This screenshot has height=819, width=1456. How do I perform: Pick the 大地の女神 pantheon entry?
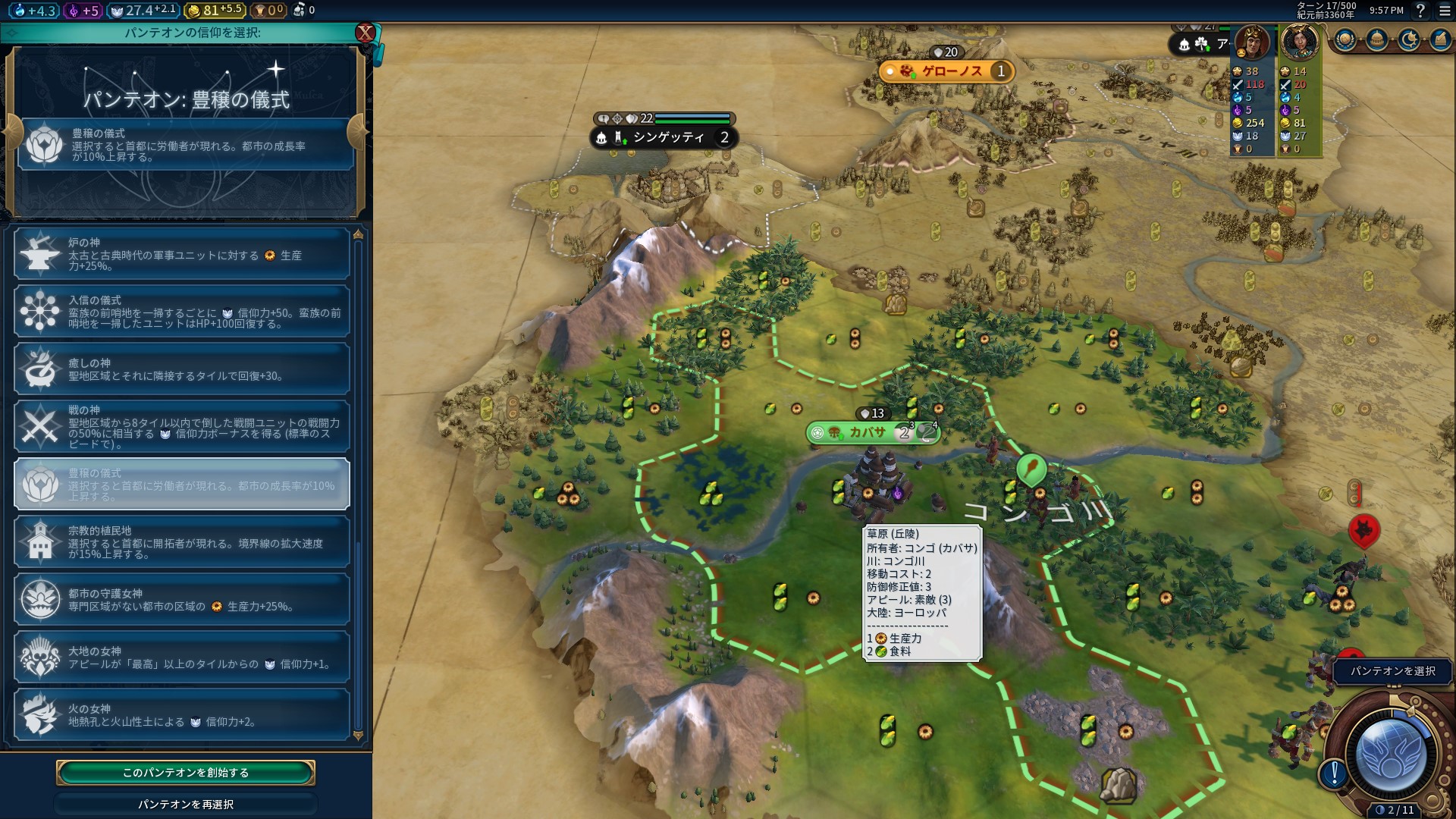[182, 657]
